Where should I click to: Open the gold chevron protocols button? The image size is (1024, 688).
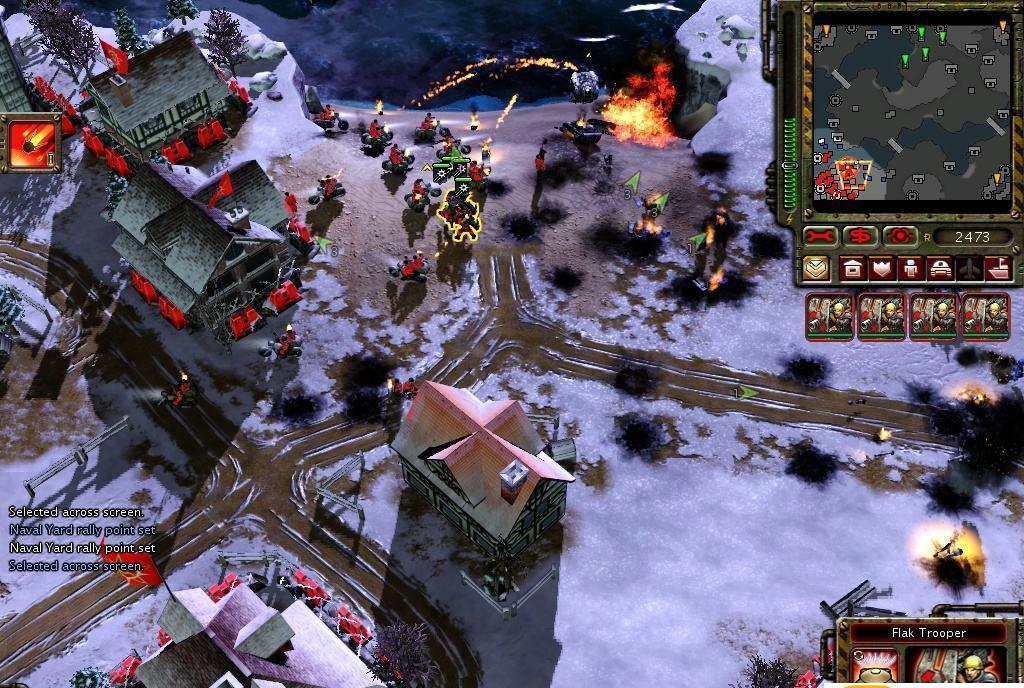(817, 268)
